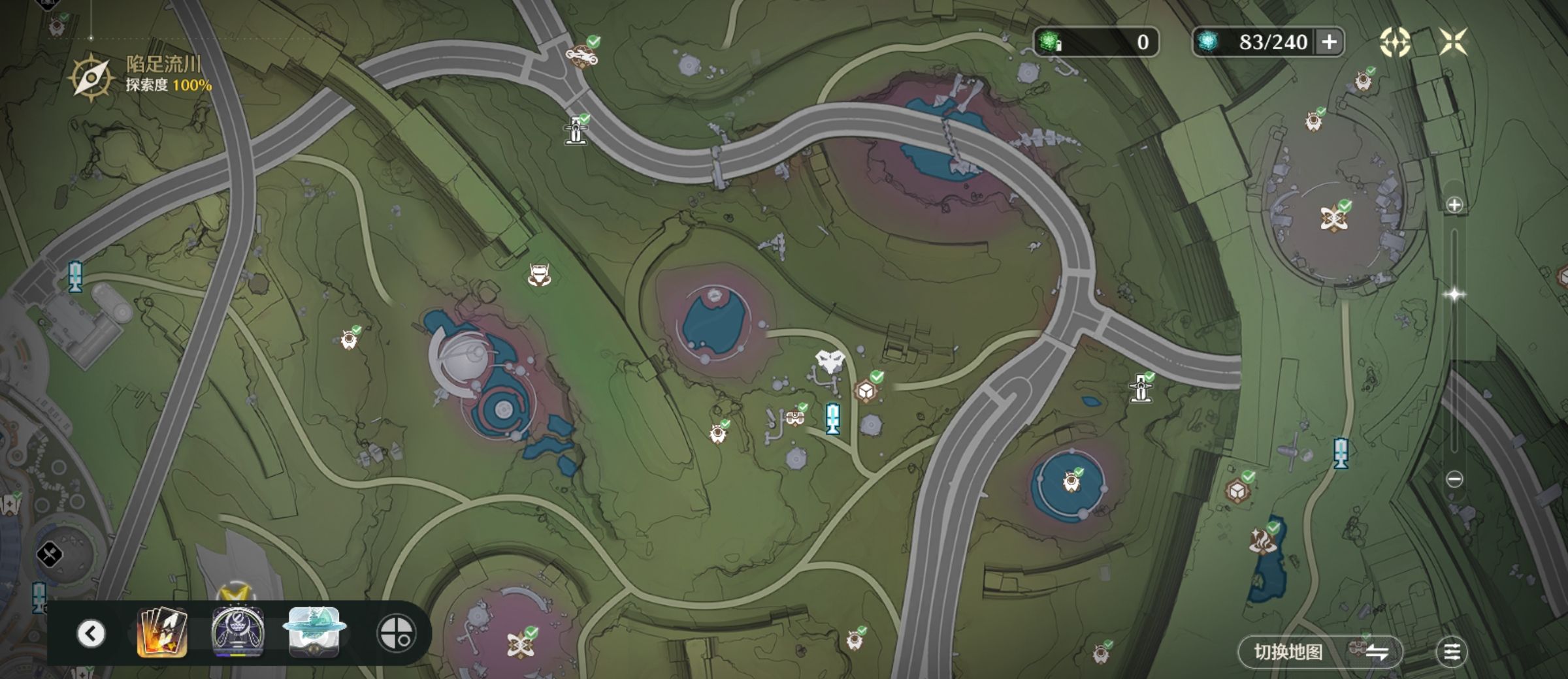Click the star handle on the zoom slider
Image resolution: width=1568 pixels, height=679 pixels.
(1454, 294)
